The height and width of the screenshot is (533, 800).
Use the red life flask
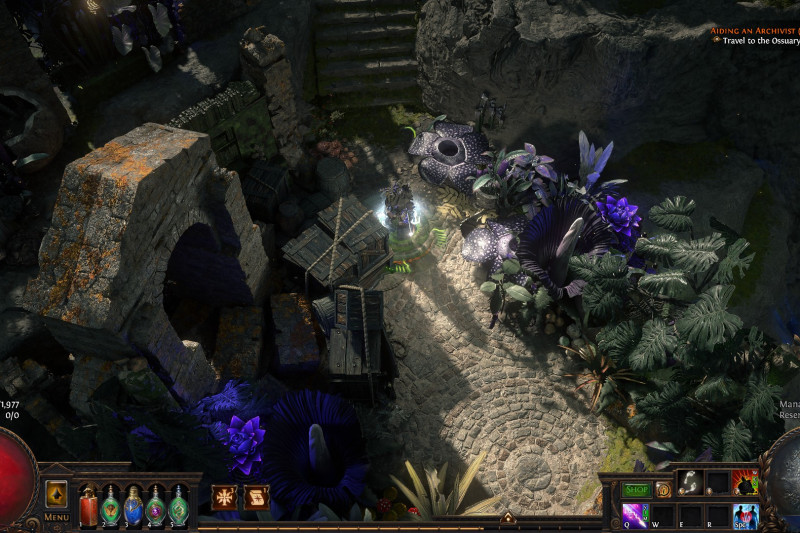(x=88, y=504)
